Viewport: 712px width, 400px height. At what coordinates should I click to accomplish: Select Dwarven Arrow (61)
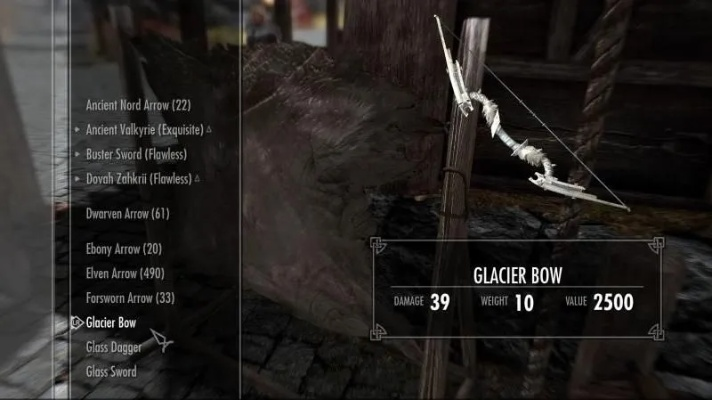point(127,213)
